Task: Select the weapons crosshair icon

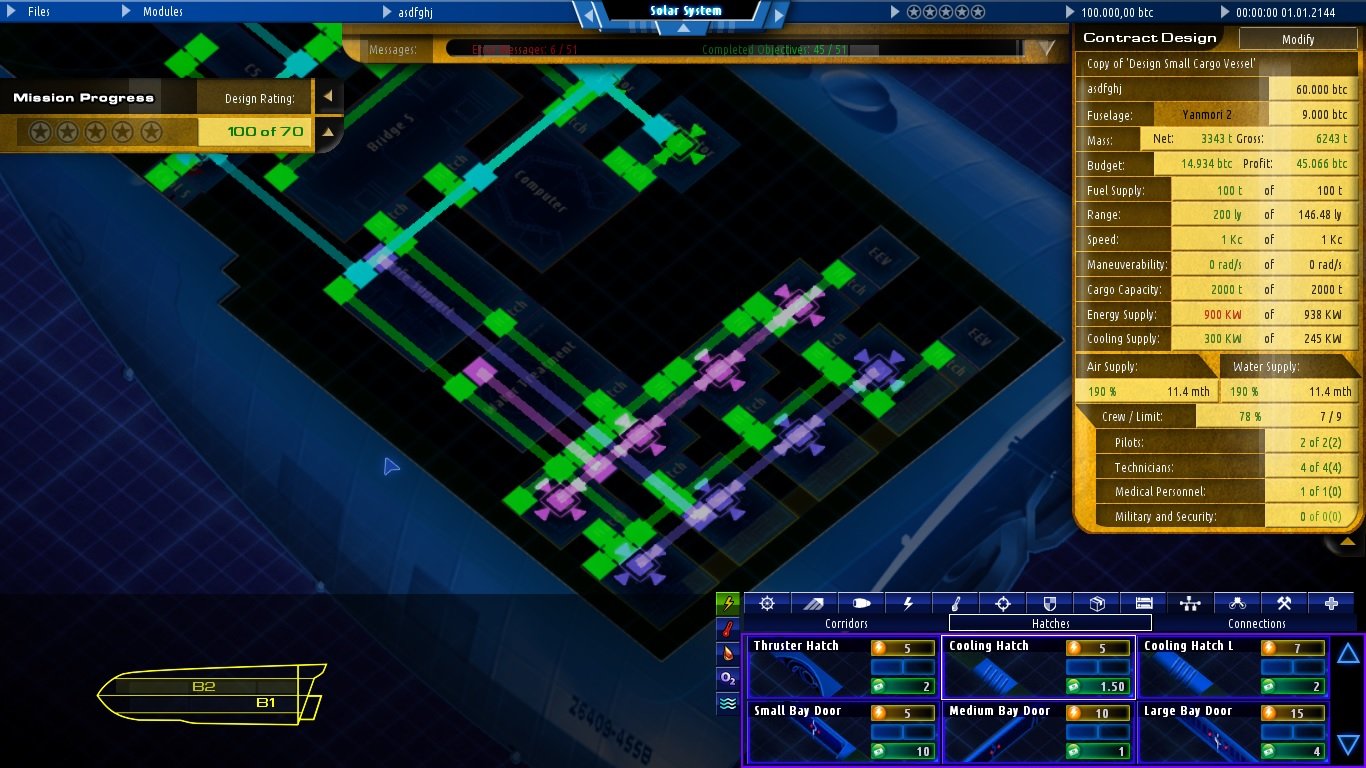Action: (x=1002, y=602)
